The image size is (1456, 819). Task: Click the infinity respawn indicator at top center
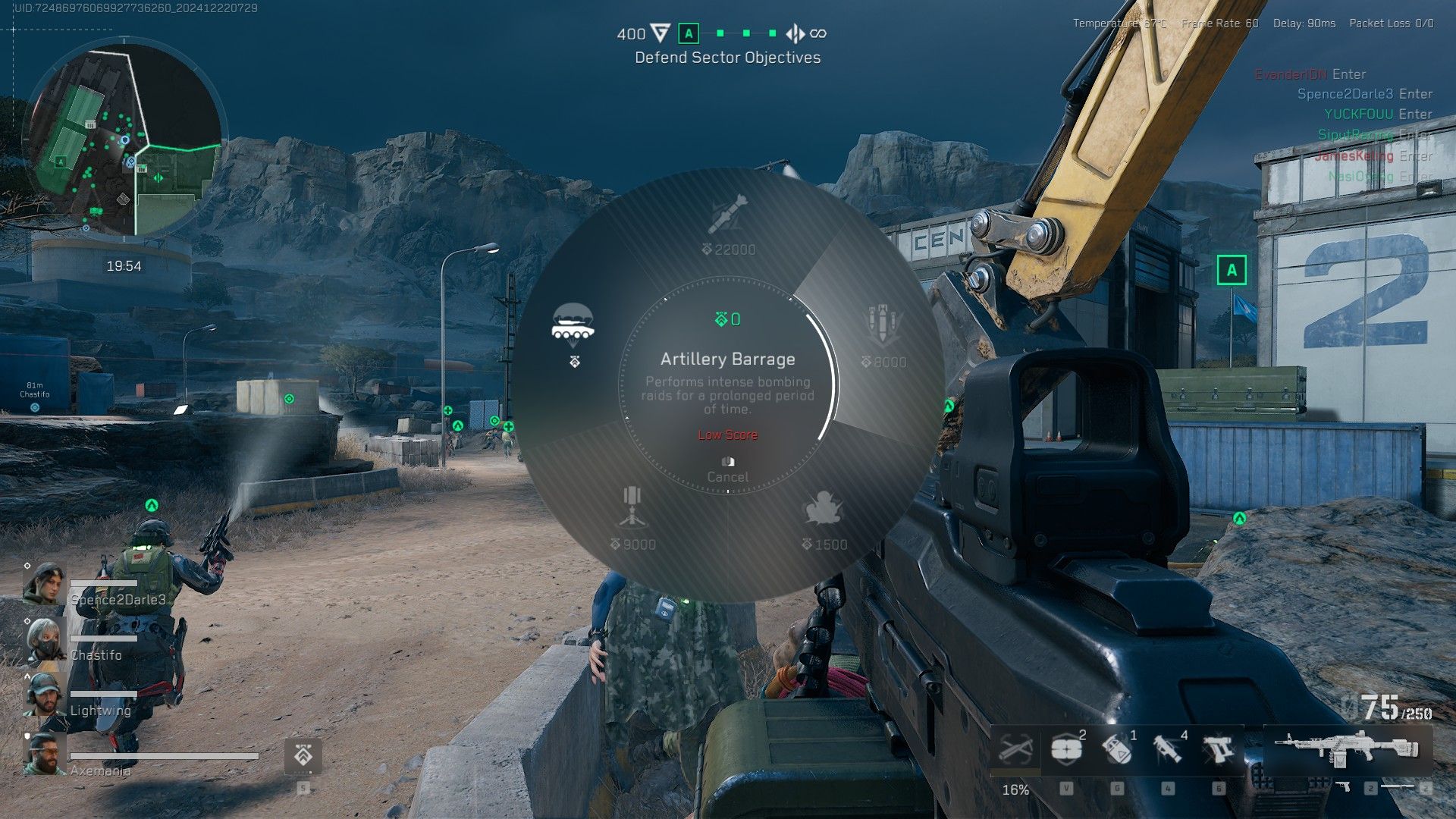click(817, 34)
